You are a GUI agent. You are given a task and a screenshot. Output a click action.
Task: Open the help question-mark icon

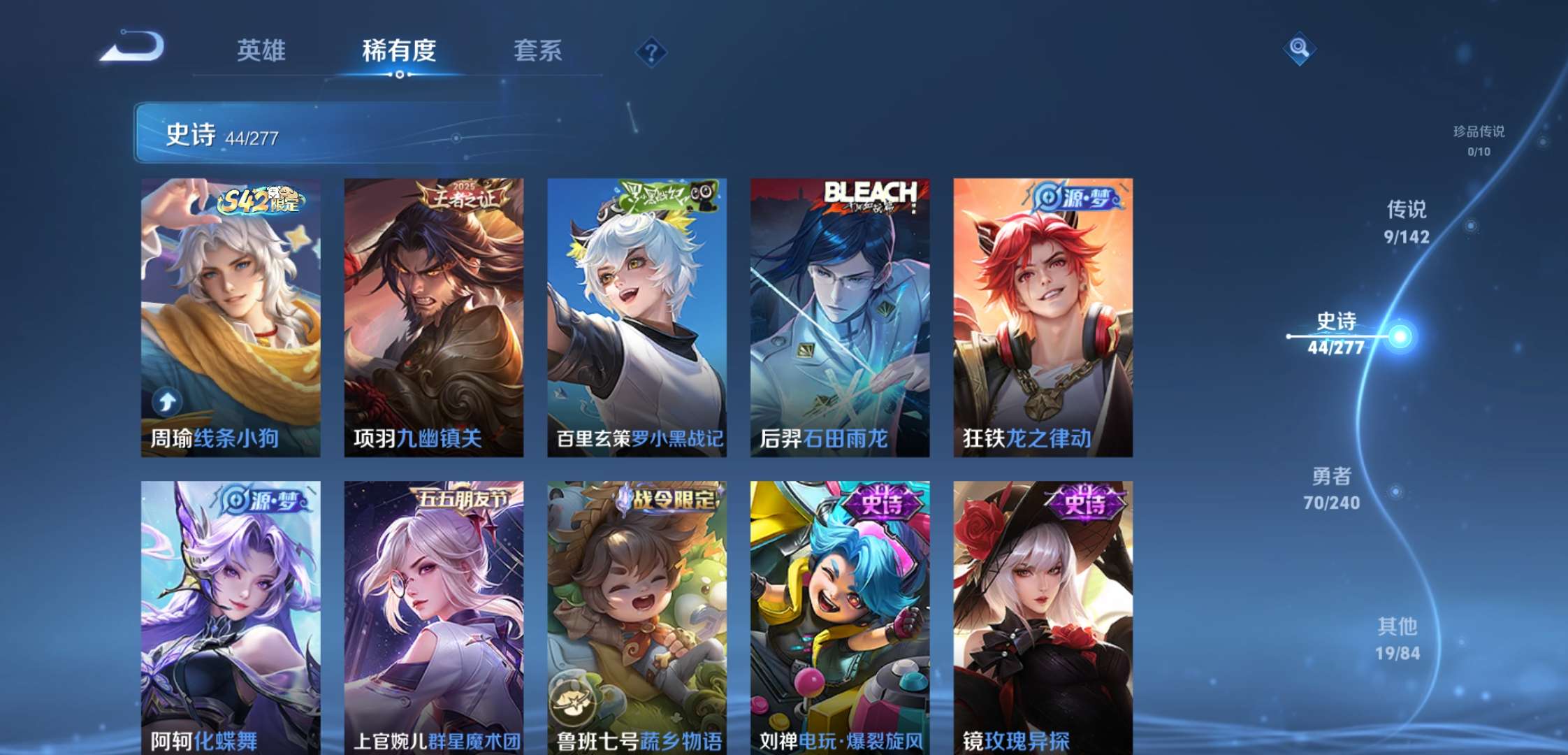650,49
